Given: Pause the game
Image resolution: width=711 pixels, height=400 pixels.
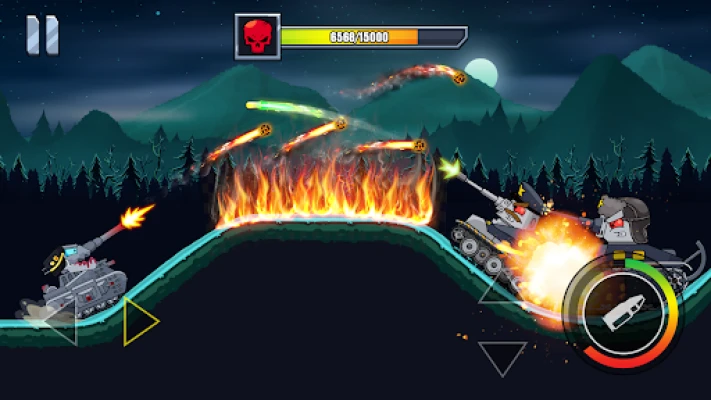Looking at the screenshot, I should pos(42,36).
